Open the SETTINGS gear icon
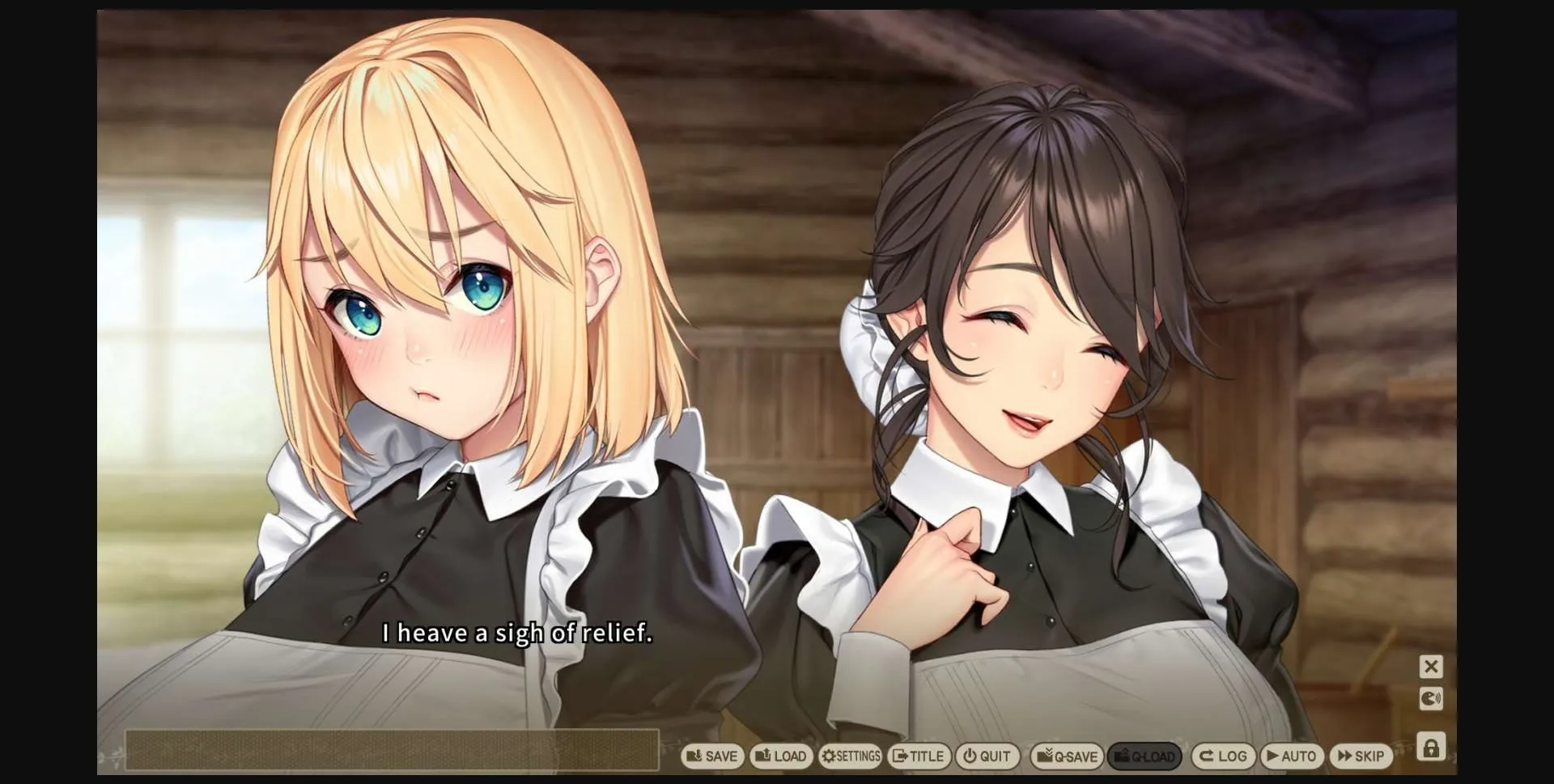Screen dimensions: 1554x784 [850, 756]
